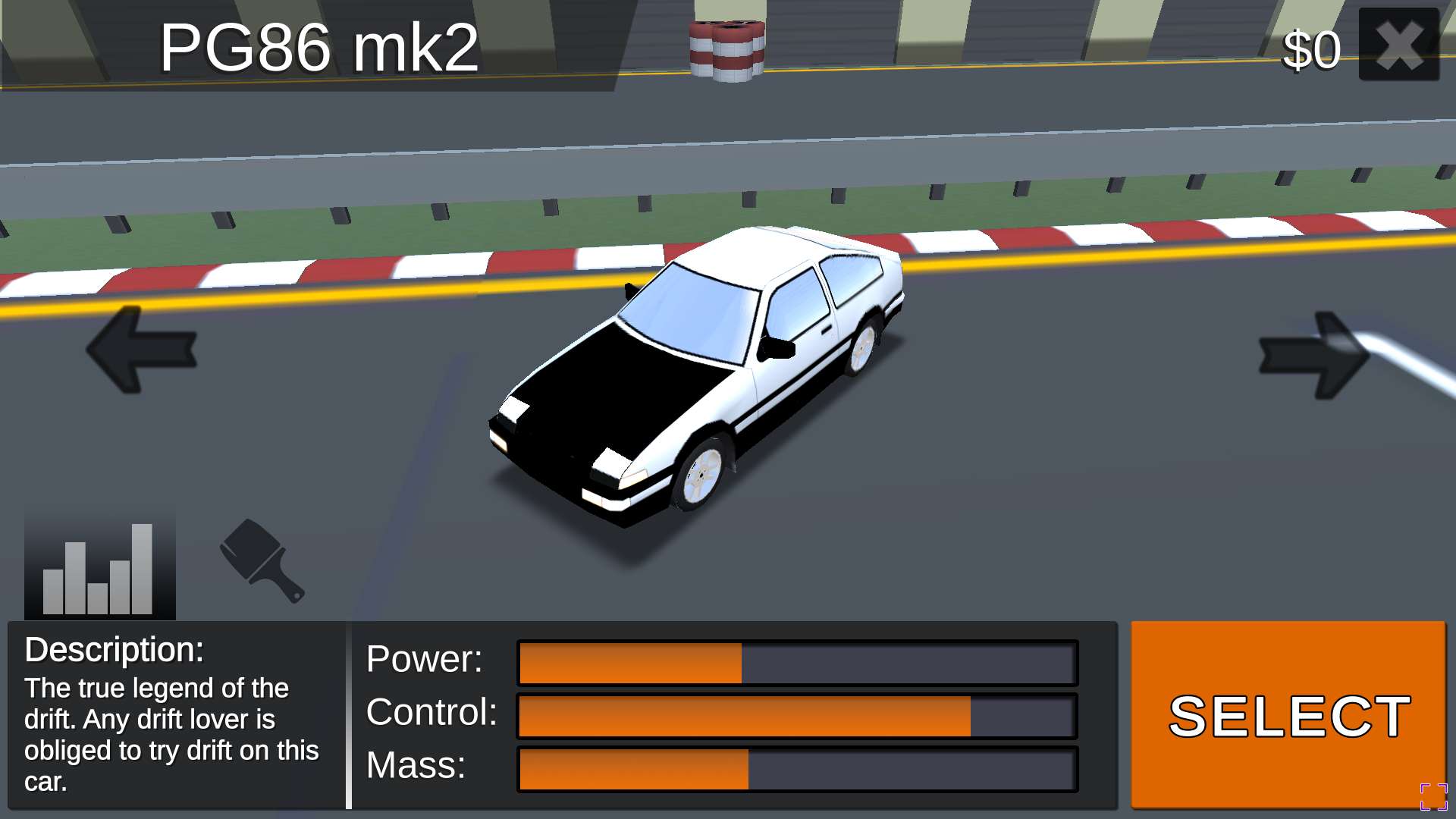Confirm the car with the SELECT button
Screen dimensions: 1456x819
[x=1288, y=714]
